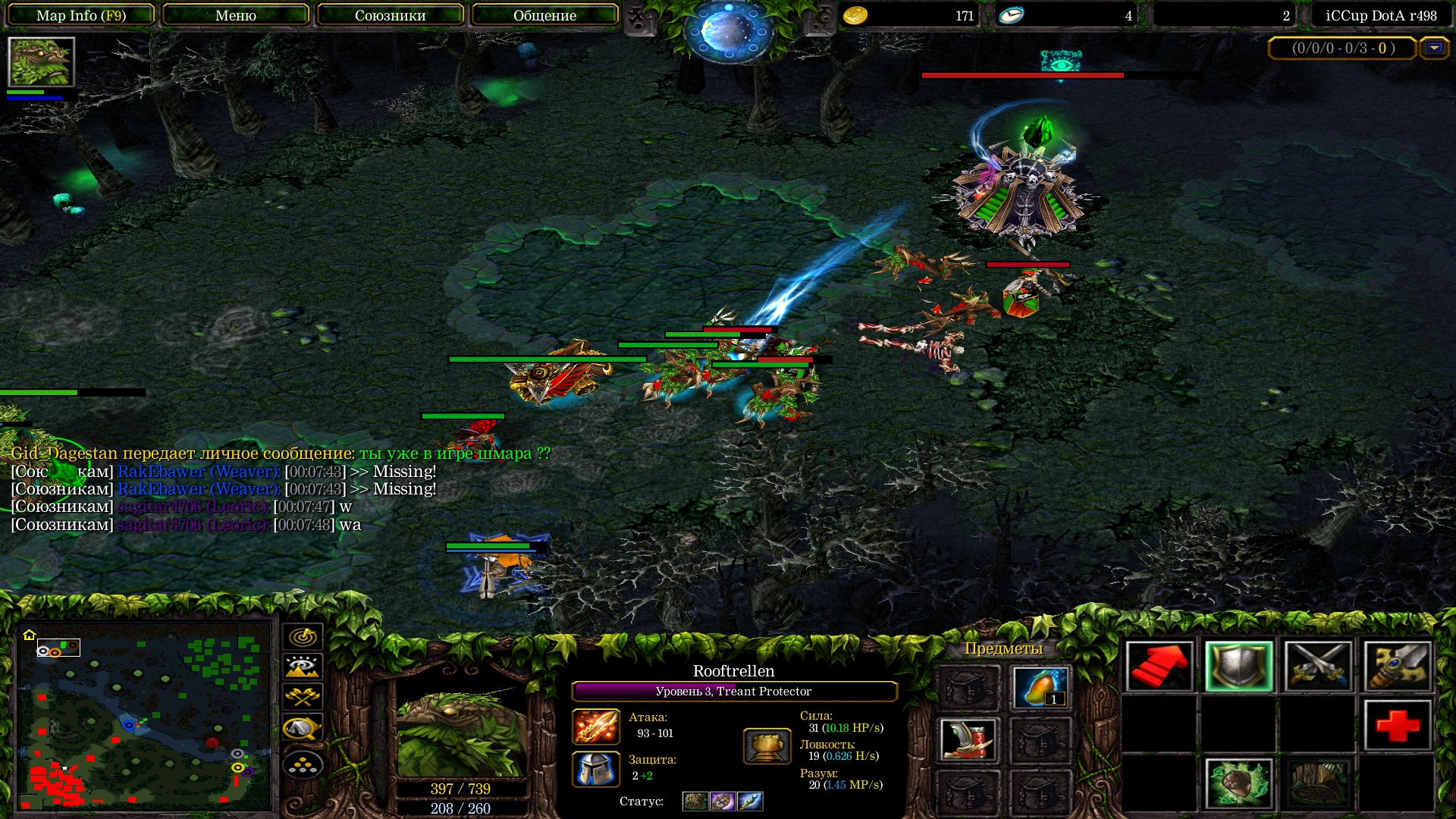The height and width of the screenshot is (819, 1456).
Task: Open the Map Info (F9) panel
Action: (81, 15)
